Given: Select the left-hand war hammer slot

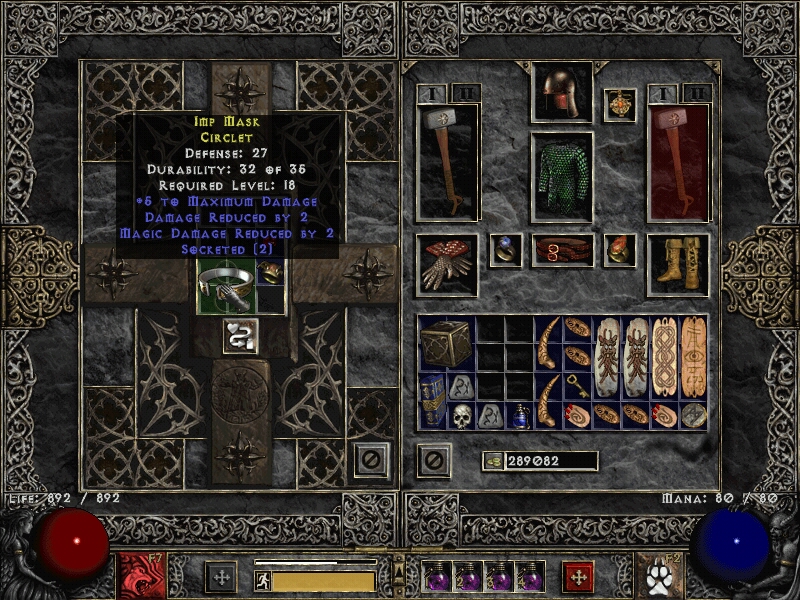Looking at the screenshot, I should click(448, 162).
